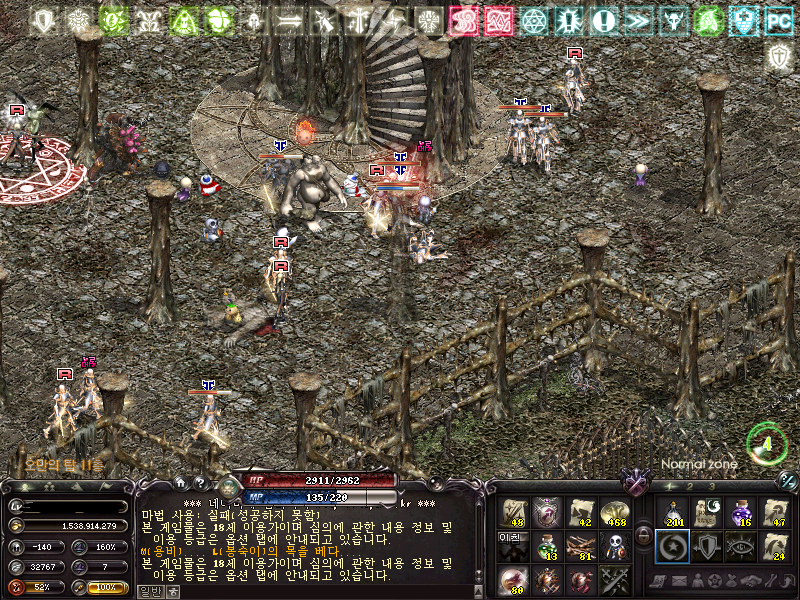Switch to the 일반 chat tab
Image resolution: width=800 pixels, height=600 pixels.
pyautogui.click(x=149, y=591)
